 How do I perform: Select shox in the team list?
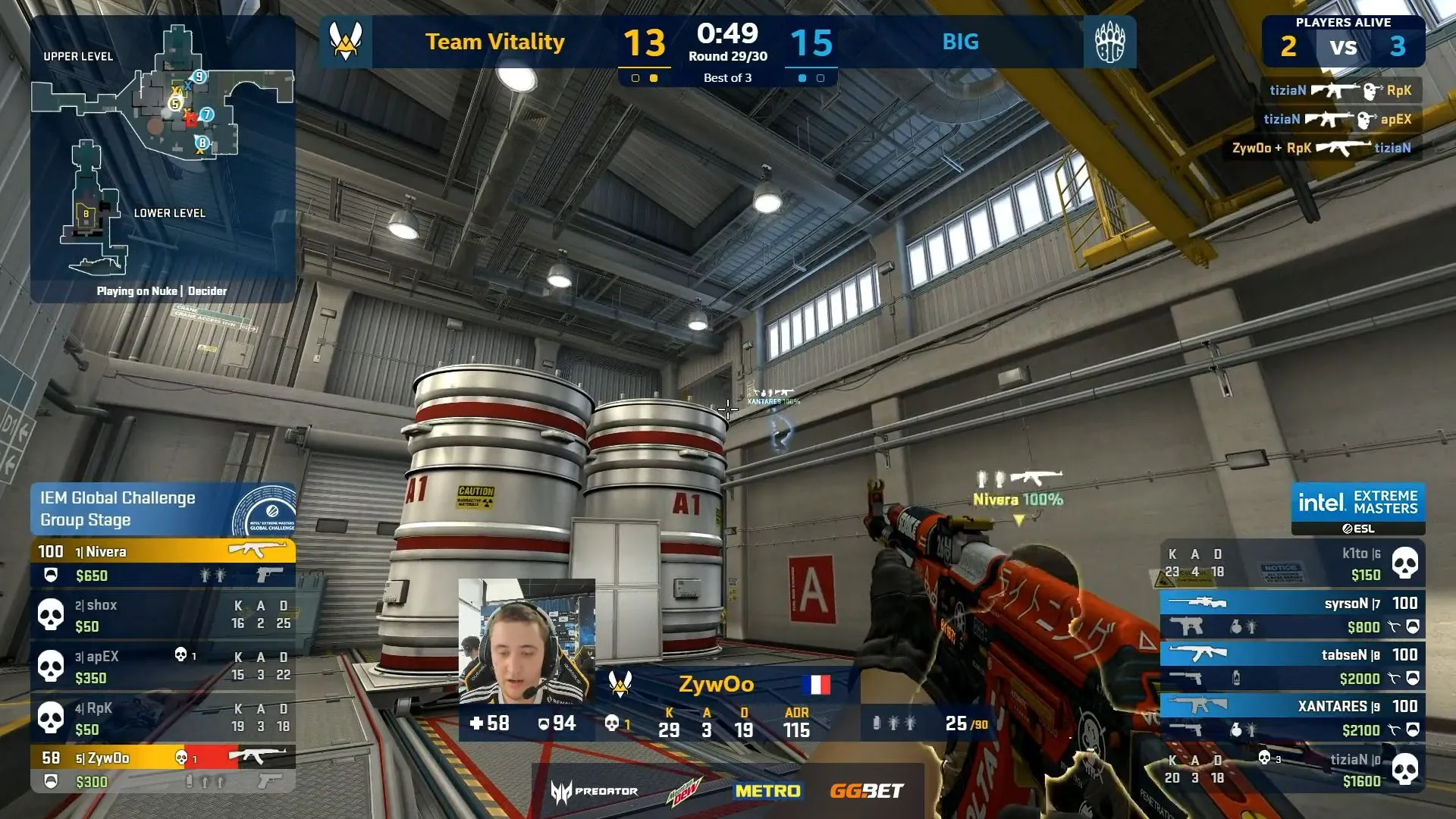pos(162,615)
